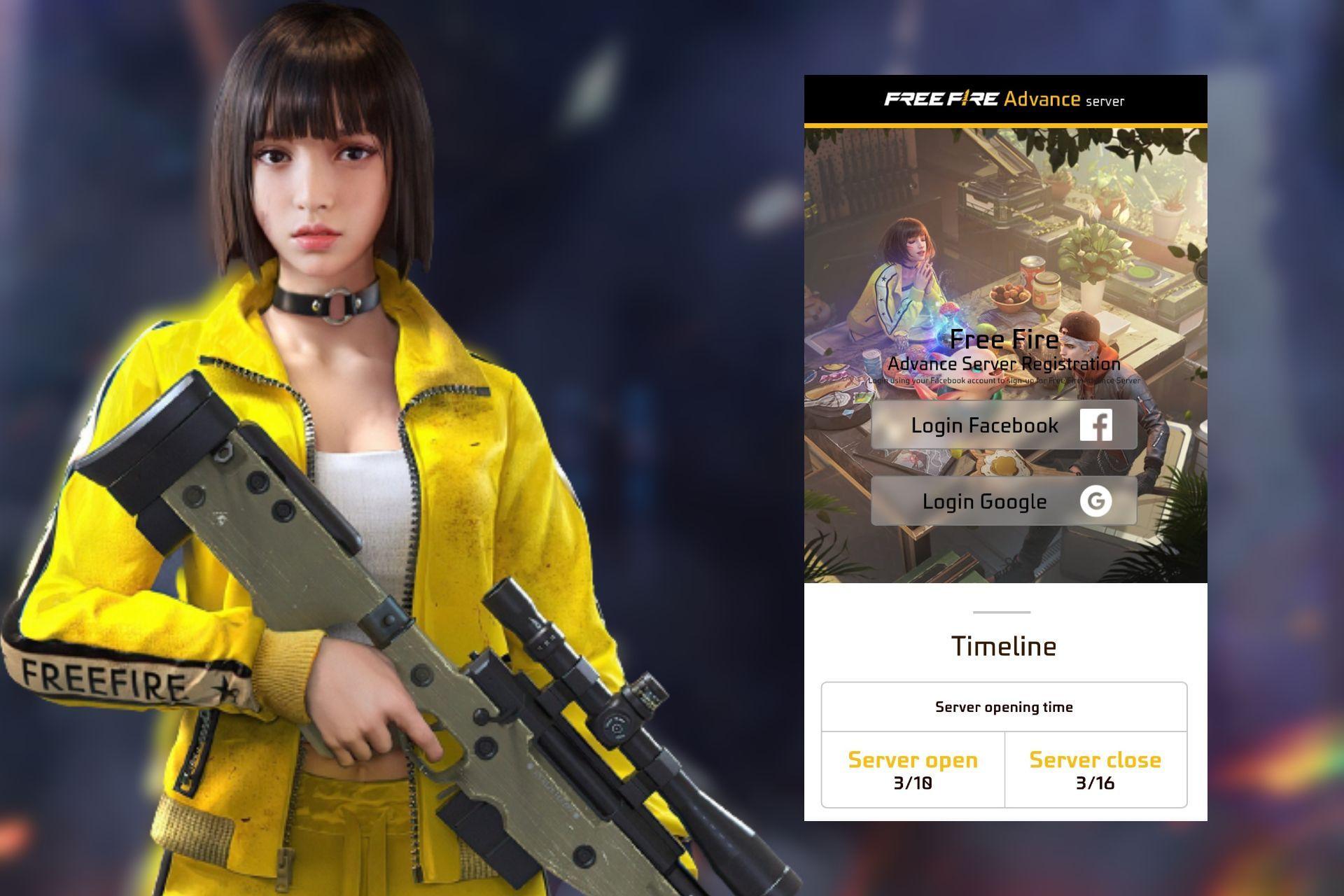This screenshot has height=896, width=1344.
Task: Expand the server opening time table
Action: coord(1004,745)
